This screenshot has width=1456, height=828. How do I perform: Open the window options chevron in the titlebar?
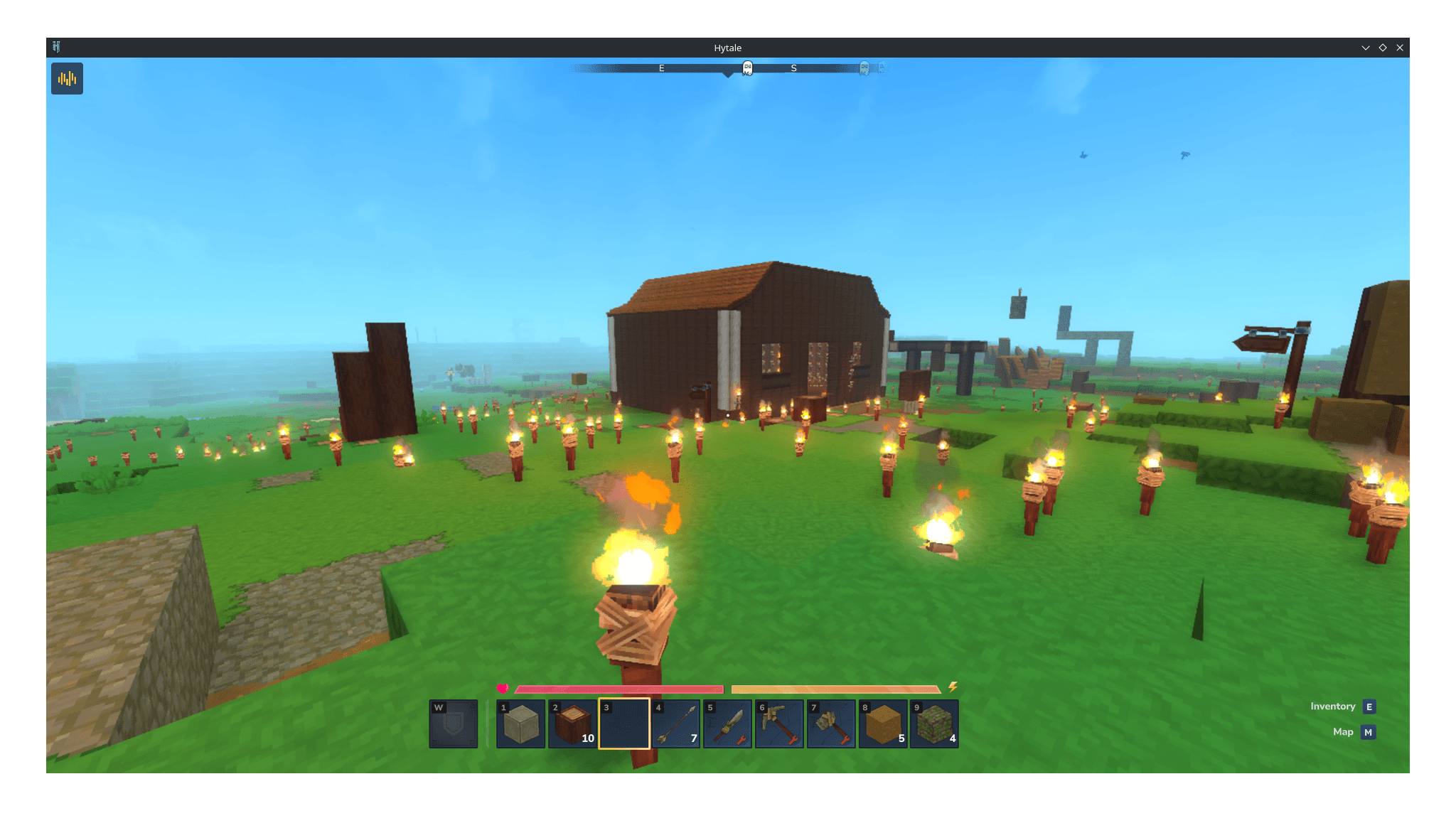[1365, 47]
